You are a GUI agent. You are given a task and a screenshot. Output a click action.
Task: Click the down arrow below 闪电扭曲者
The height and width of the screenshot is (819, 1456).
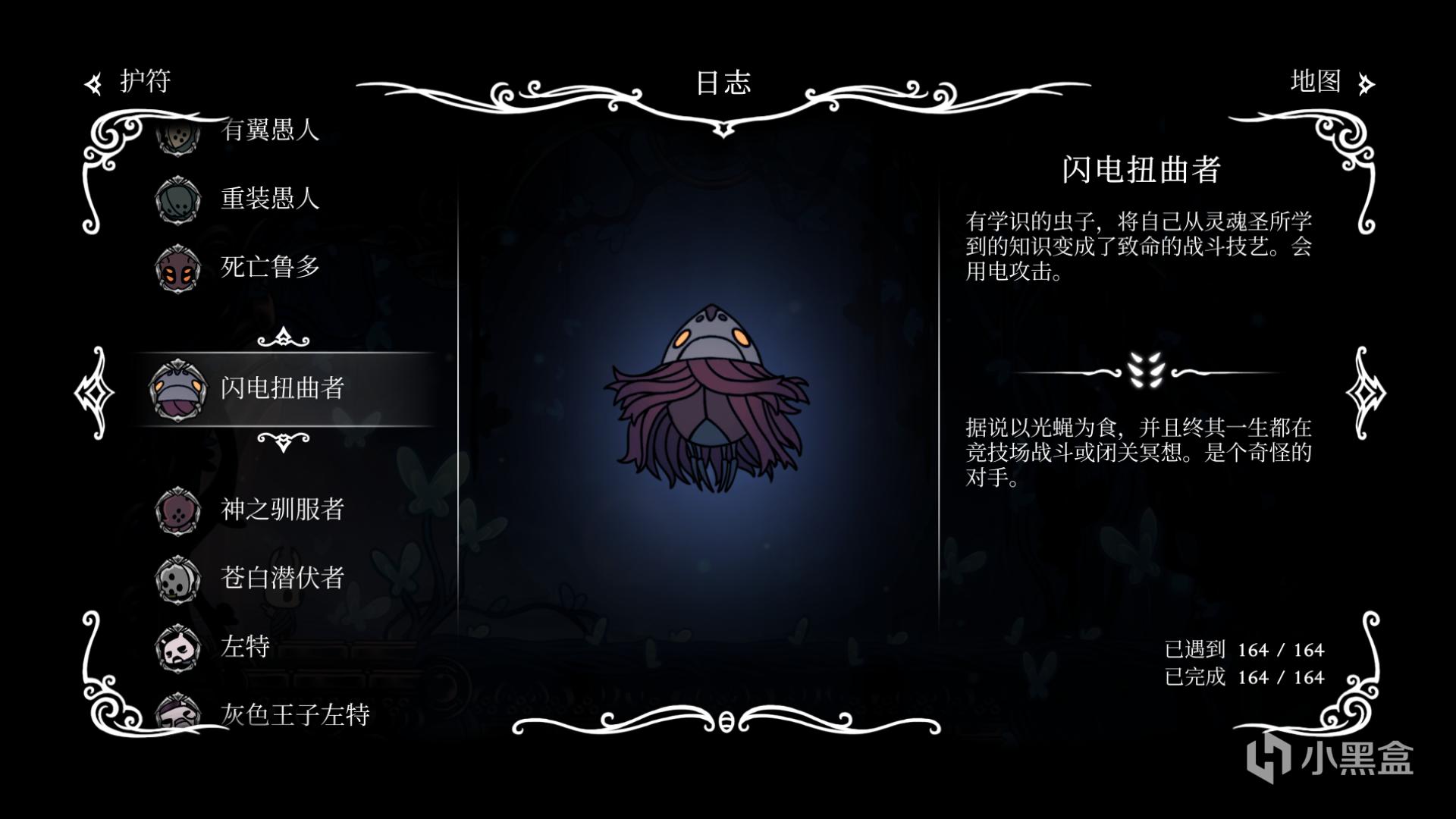point(283,441)
